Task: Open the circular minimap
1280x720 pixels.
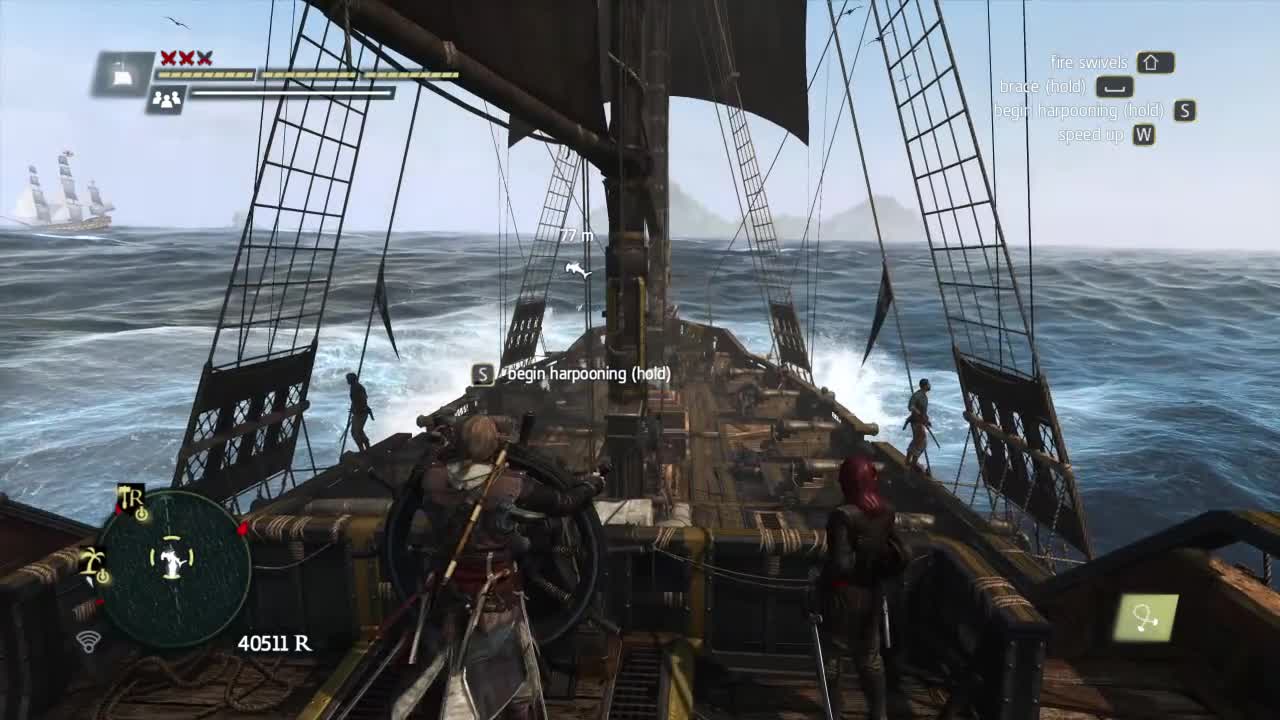Action: coord(174,565)
